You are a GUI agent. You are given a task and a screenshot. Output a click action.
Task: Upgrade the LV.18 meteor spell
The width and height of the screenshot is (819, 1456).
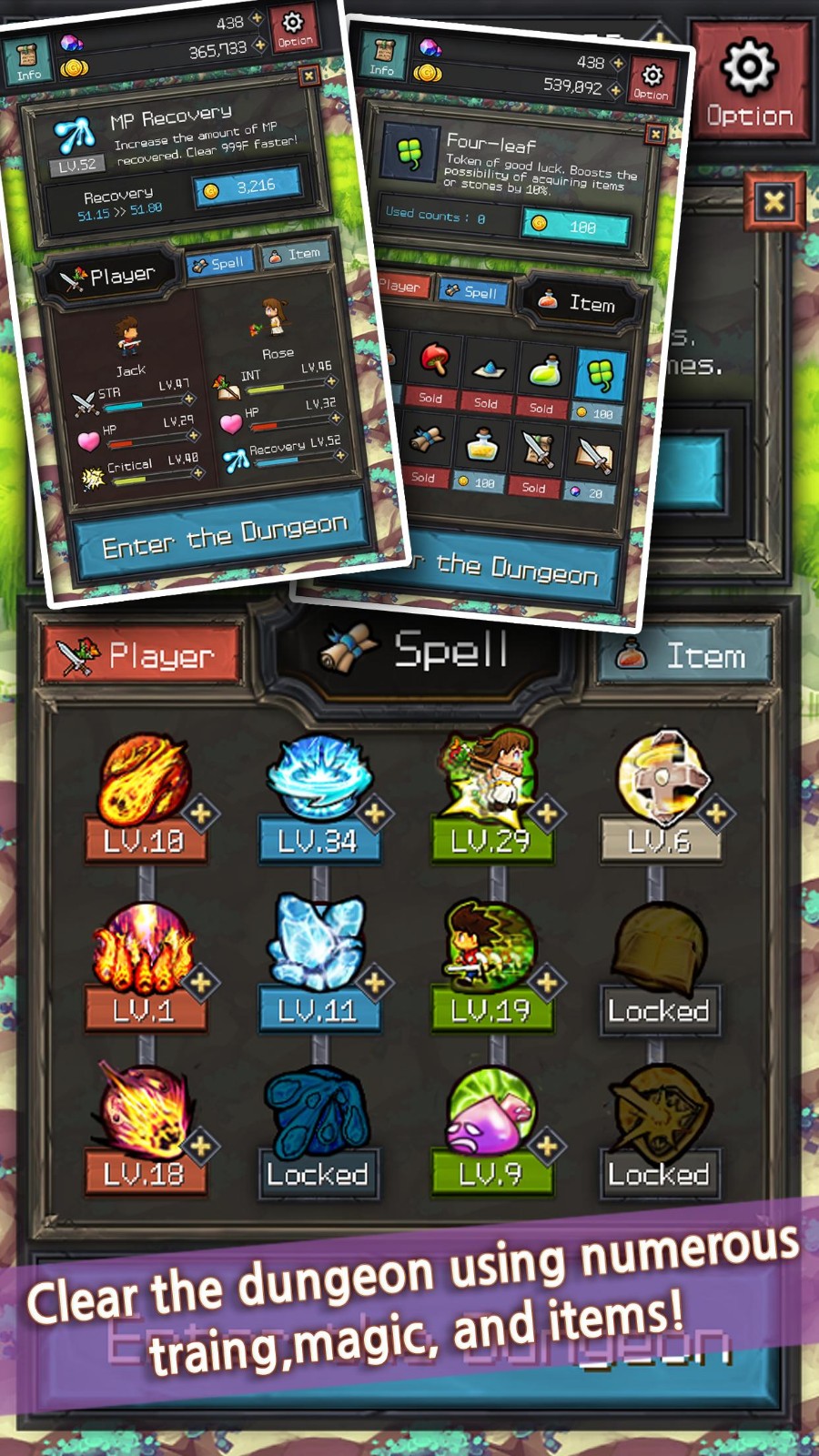tap(200, 1145)
